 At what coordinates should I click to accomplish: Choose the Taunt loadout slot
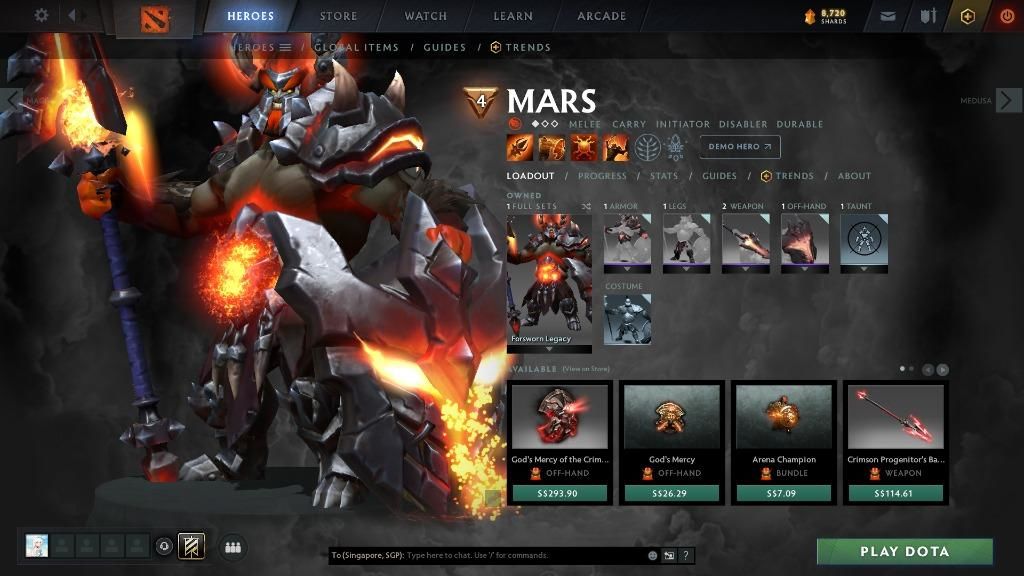point(864,240)
